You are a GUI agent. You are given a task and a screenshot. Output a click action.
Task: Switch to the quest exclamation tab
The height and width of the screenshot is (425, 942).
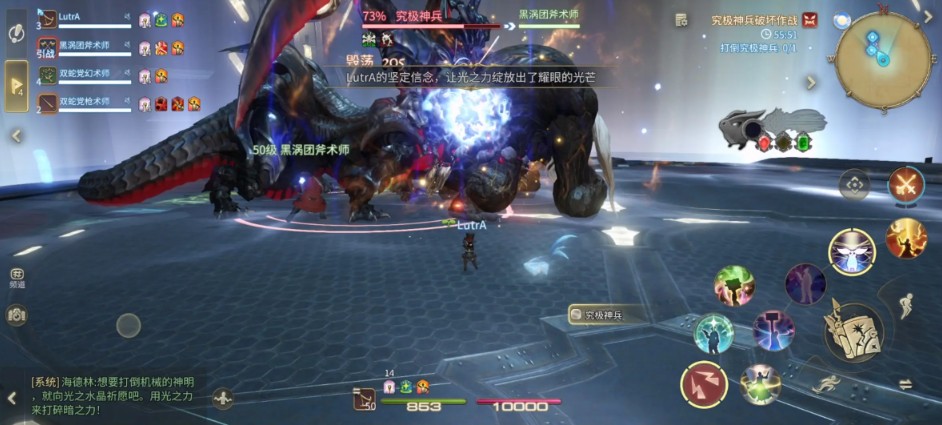pos(17,33)
